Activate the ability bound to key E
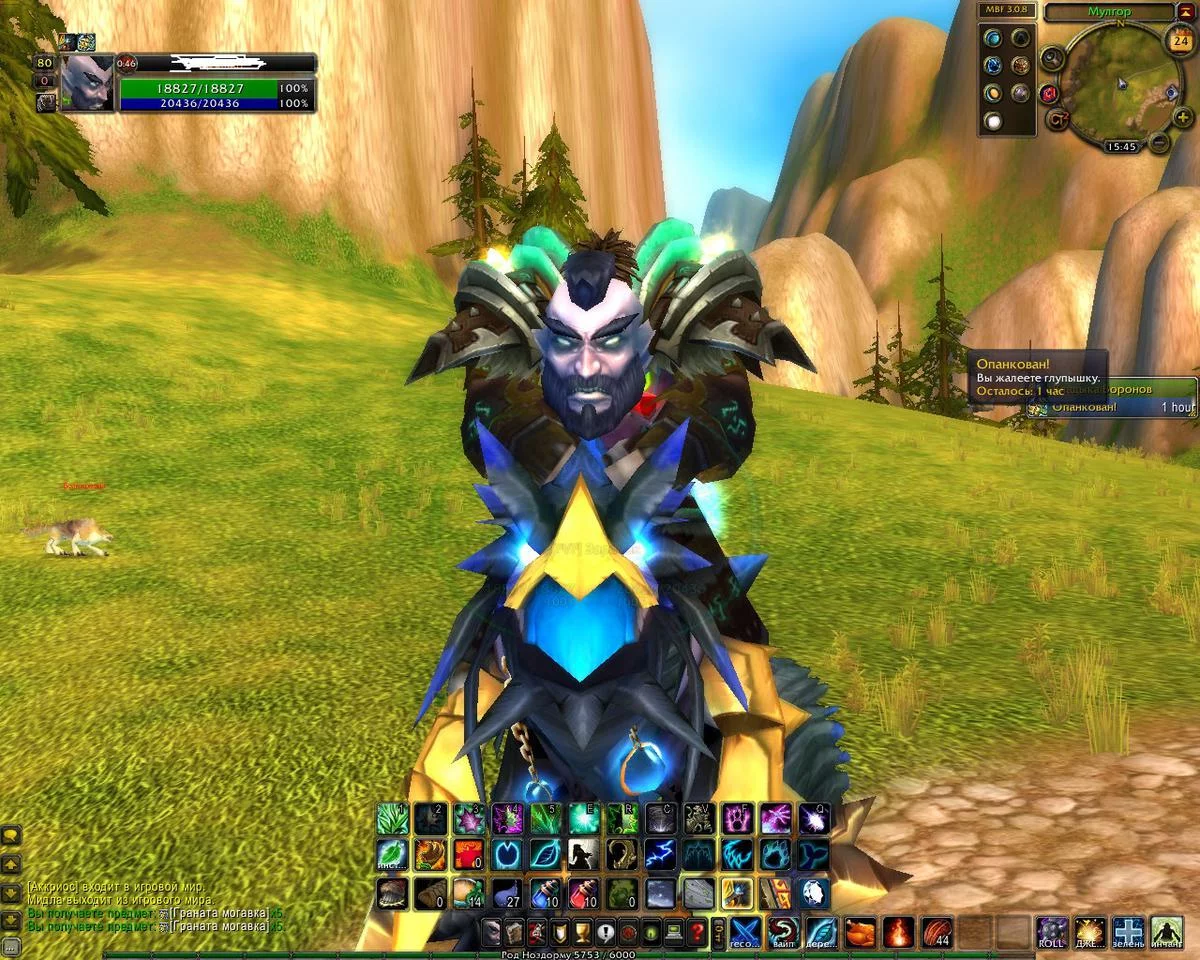 tap(585, 818)
